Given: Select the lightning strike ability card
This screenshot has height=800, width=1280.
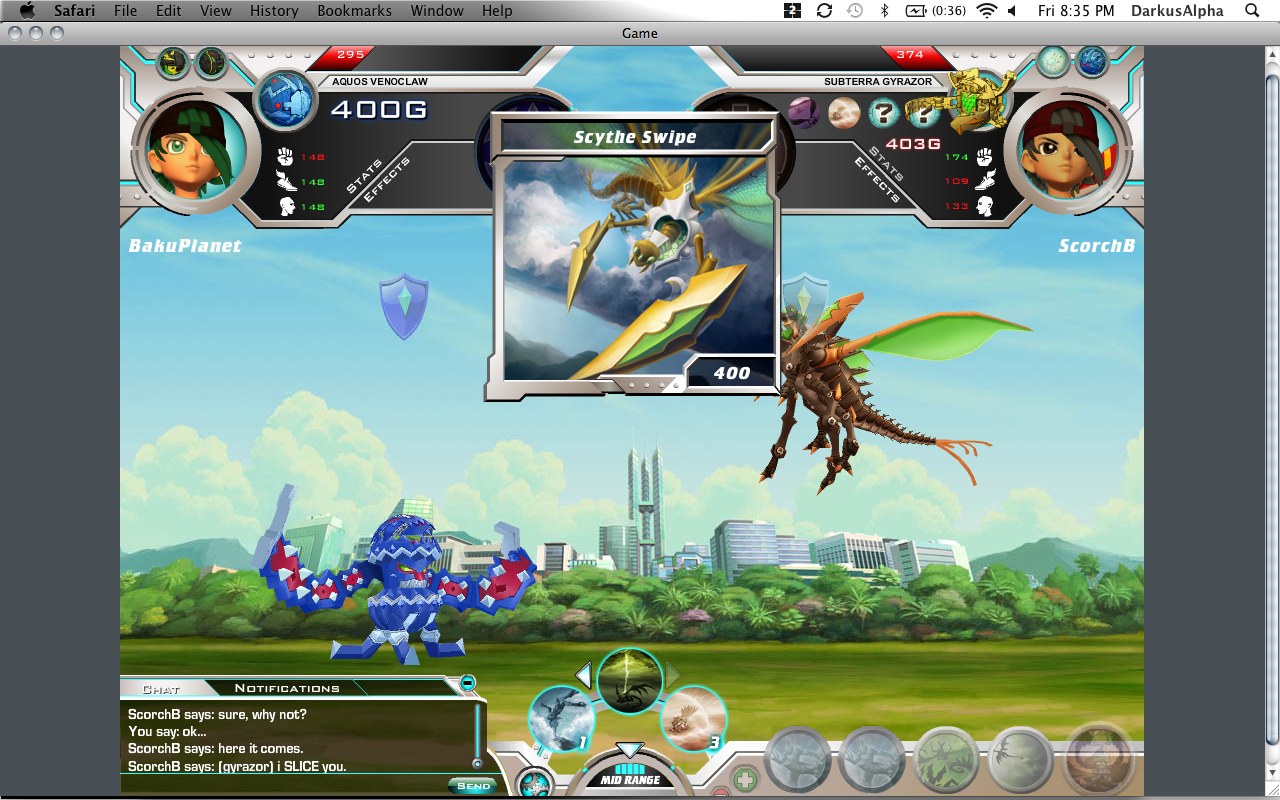Looking at the screenshot, I should click(630, 681).
